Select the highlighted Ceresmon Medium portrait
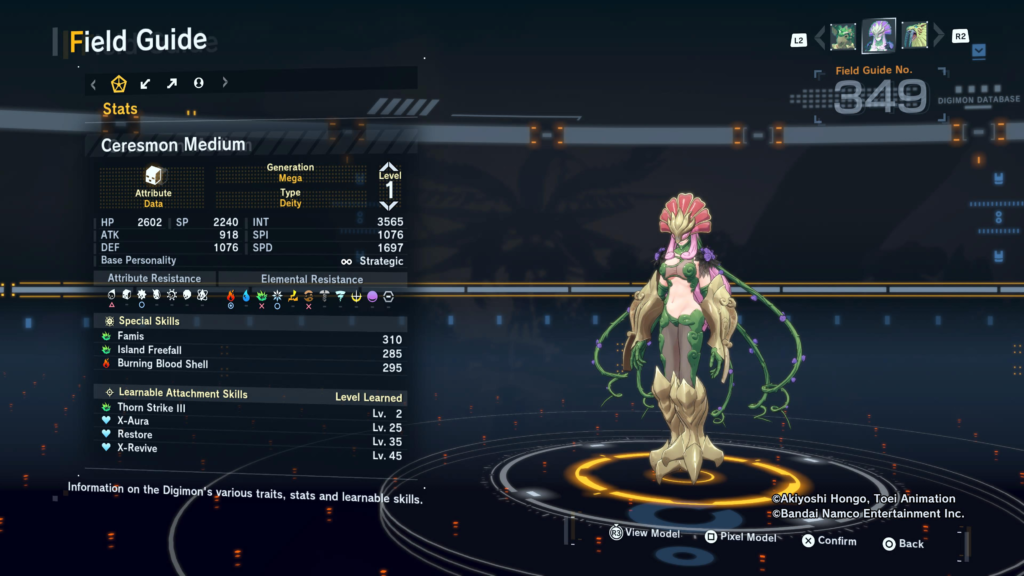The image size is (1024, 576). point(879,36)
